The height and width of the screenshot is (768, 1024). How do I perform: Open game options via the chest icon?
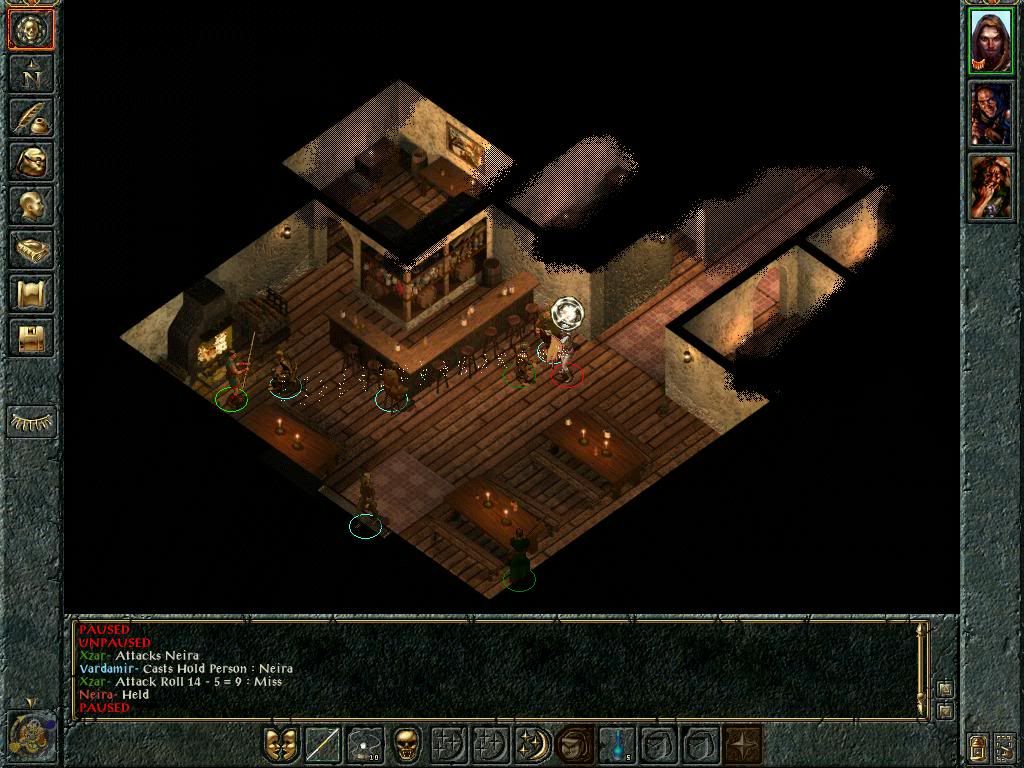[x=31, y=337]
